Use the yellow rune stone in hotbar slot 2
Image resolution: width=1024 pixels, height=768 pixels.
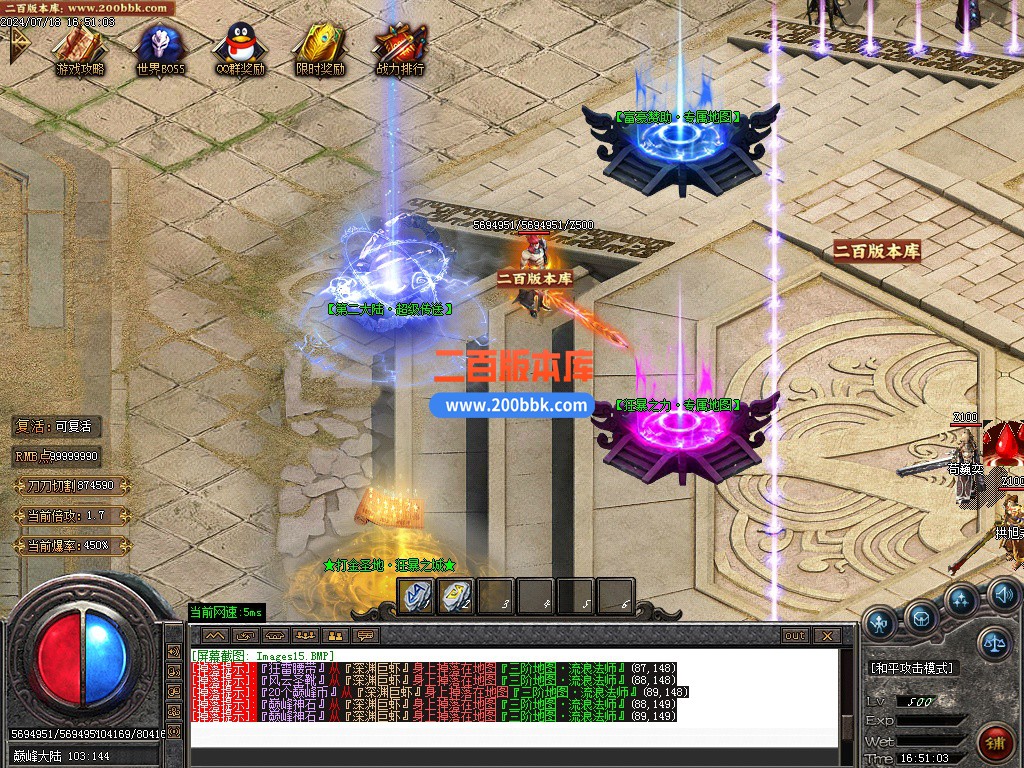[456, 596]
